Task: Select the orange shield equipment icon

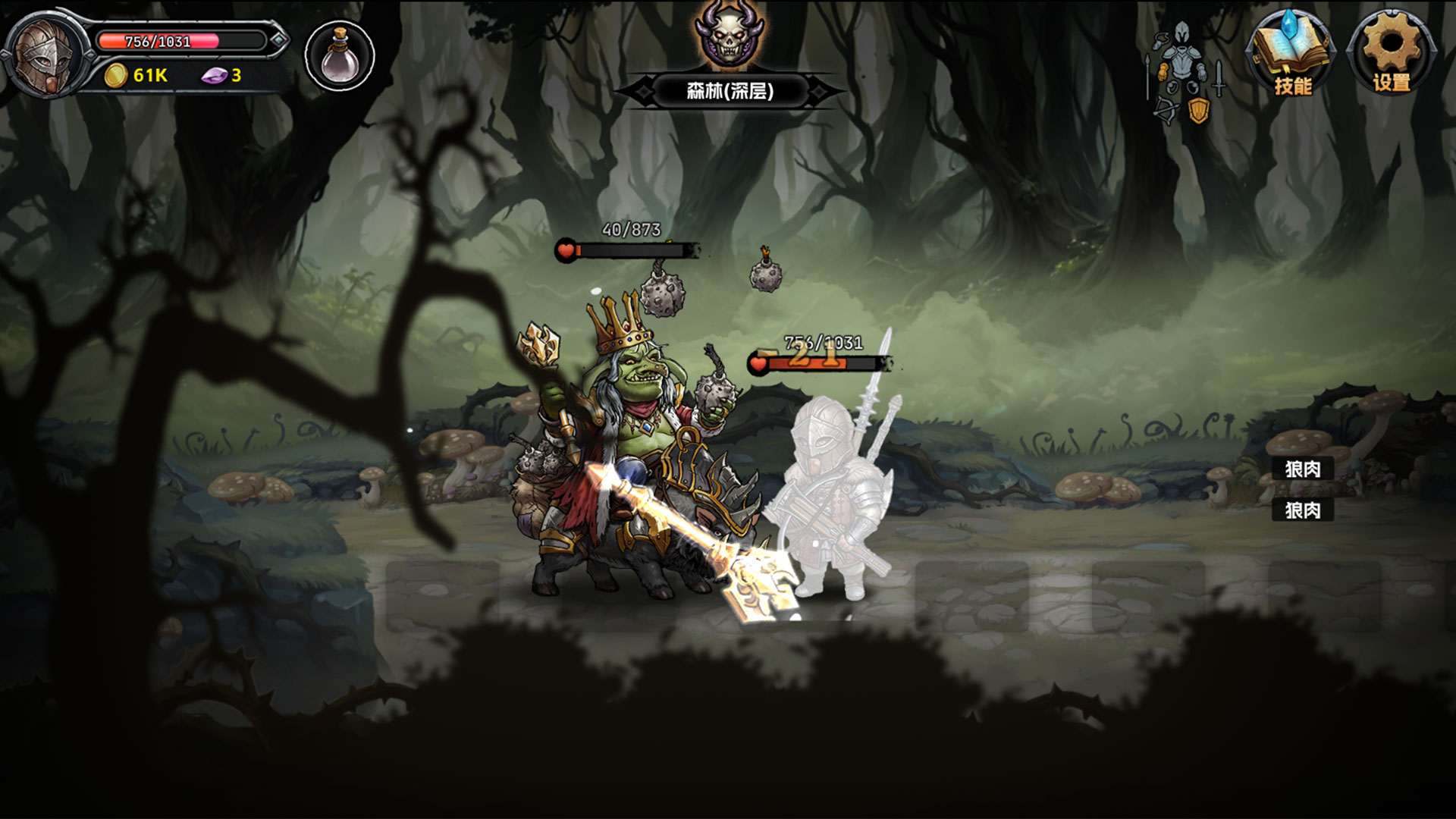Action: click(1199, 111)
